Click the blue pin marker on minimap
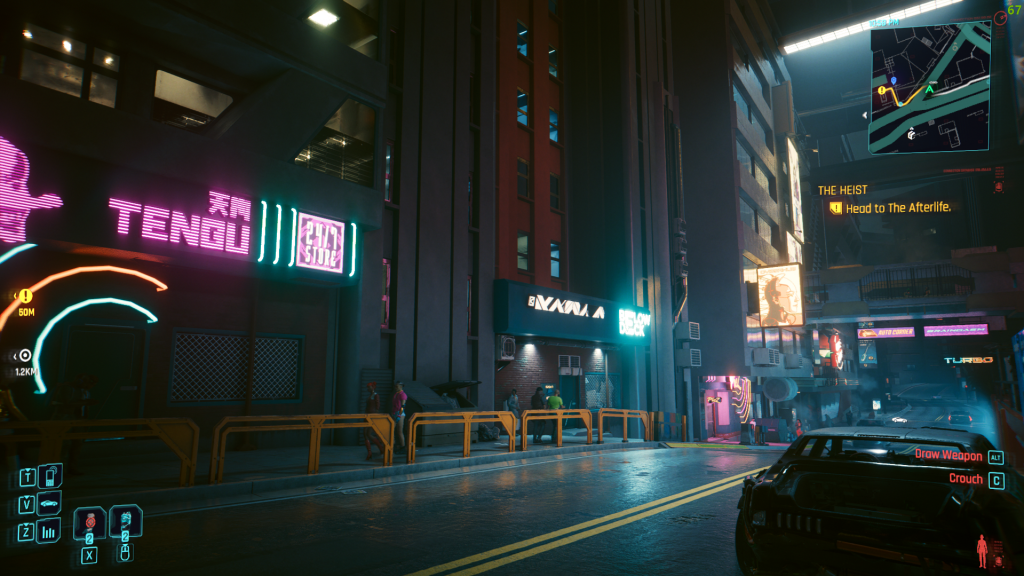 pyautogui.click(x=893, y=77)
